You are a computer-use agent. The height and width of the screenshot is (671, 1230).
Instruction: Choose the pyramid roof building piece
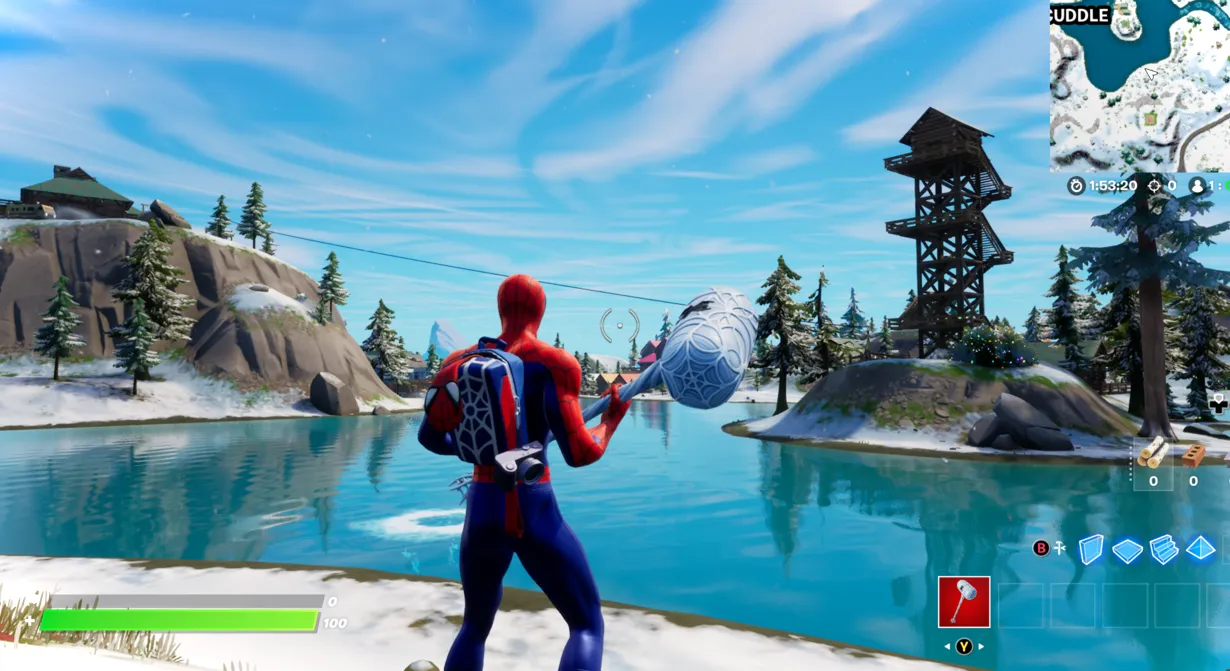[x=1200, y=548]
